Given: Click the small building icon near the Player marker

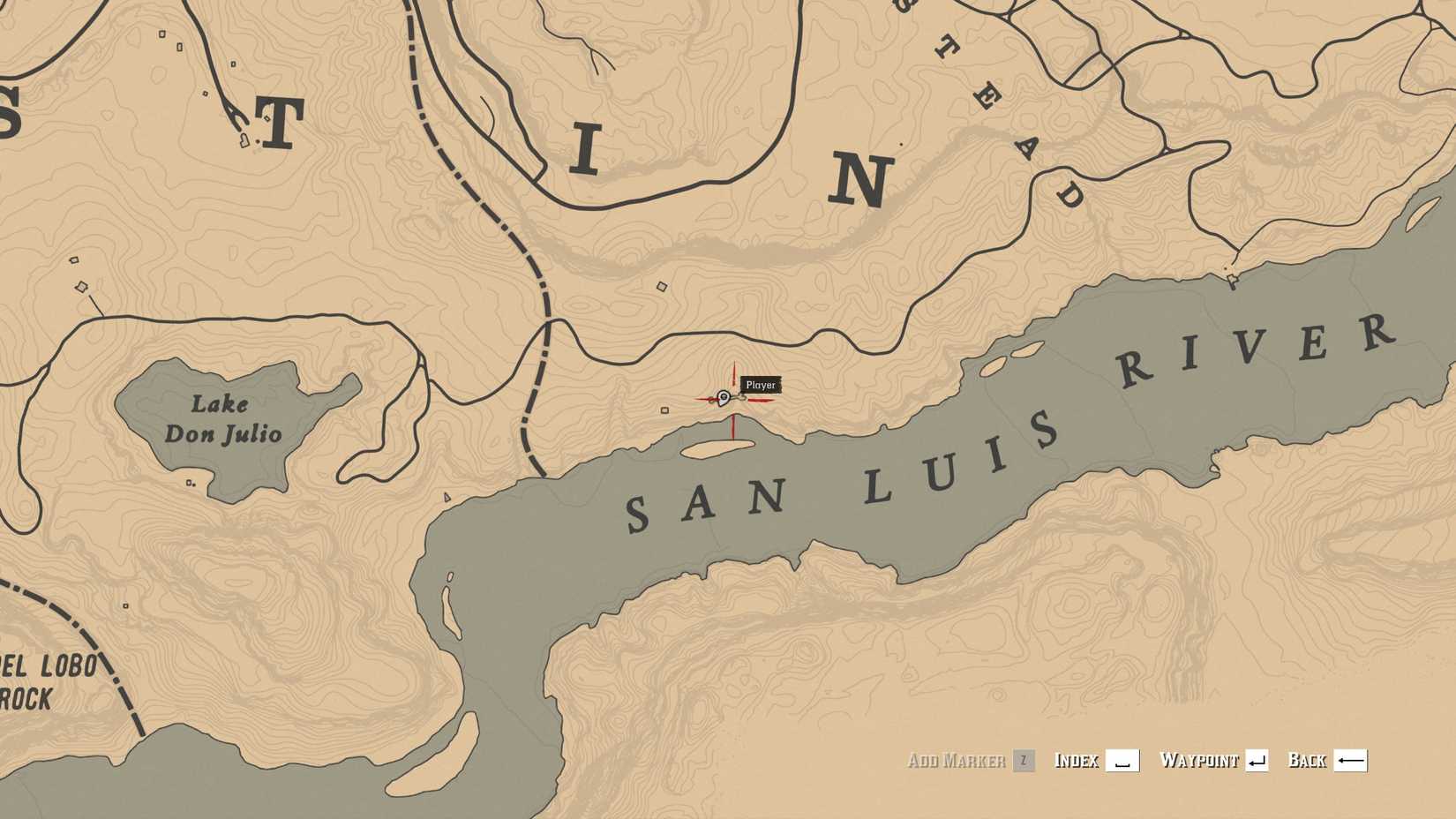Looking at the screenshot, I should point(664,409).
